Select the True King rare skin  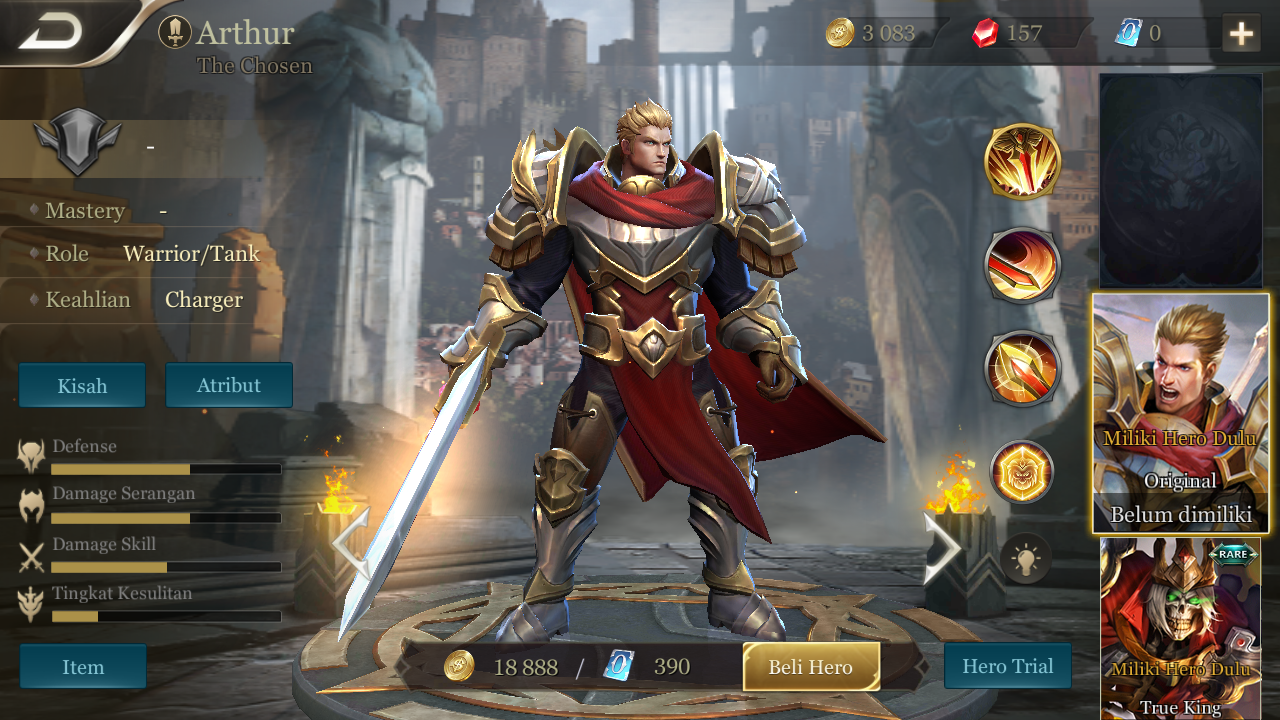1180,628
